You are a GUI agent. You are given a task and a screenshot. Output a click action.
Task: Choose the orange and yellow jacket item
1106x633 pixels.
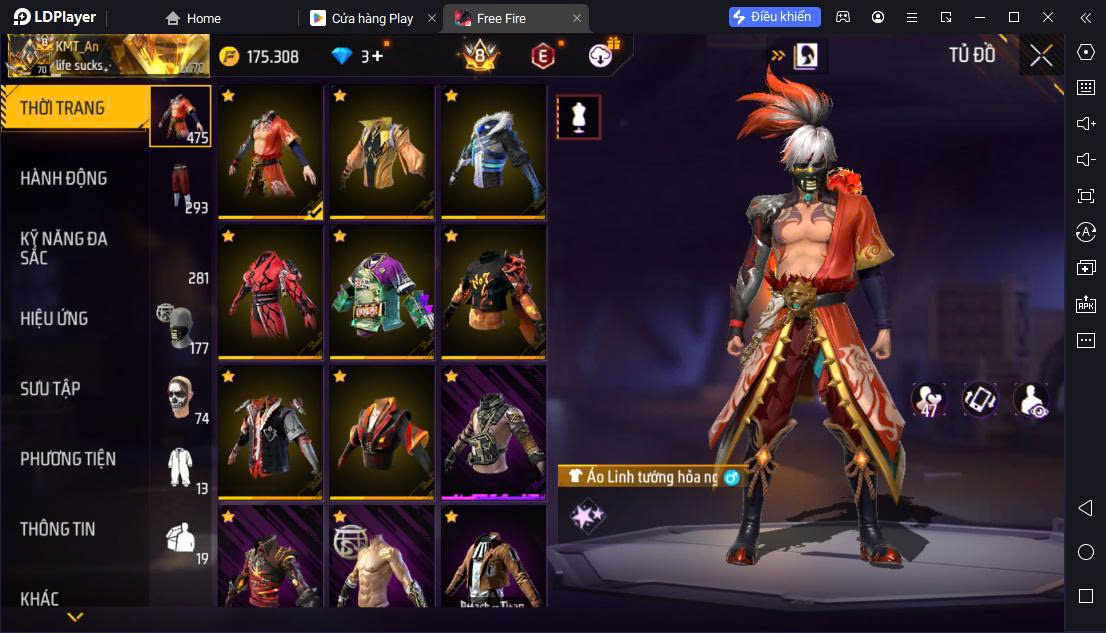click(x=382, y=151)
